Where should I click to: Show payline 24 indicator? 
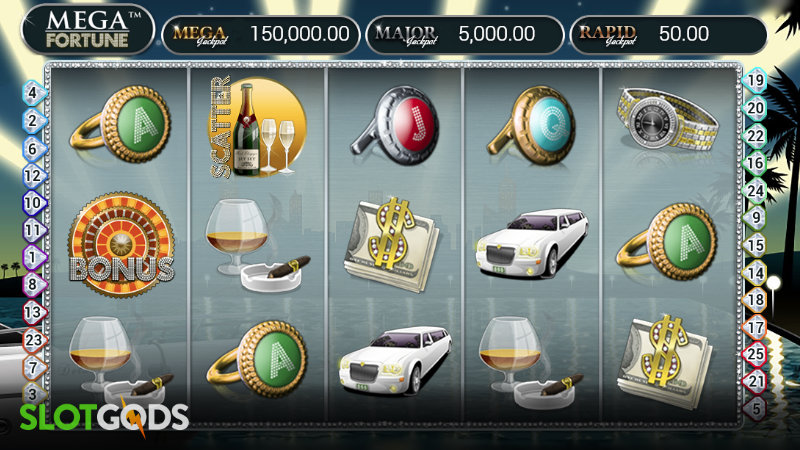(757, 190)
